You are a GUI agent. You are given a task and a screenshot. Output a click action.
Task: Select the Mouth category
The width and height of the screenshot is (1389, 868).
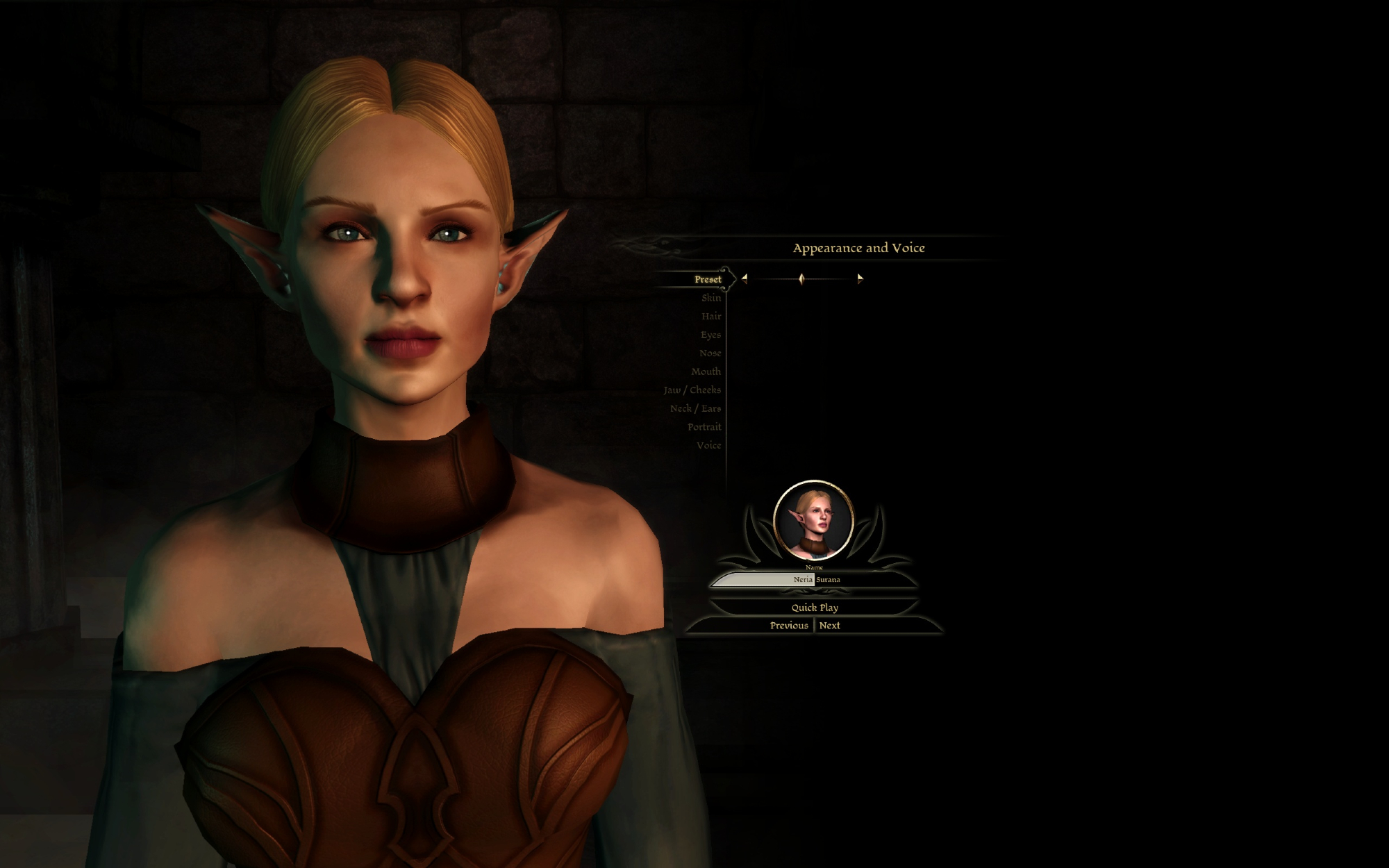706,372
